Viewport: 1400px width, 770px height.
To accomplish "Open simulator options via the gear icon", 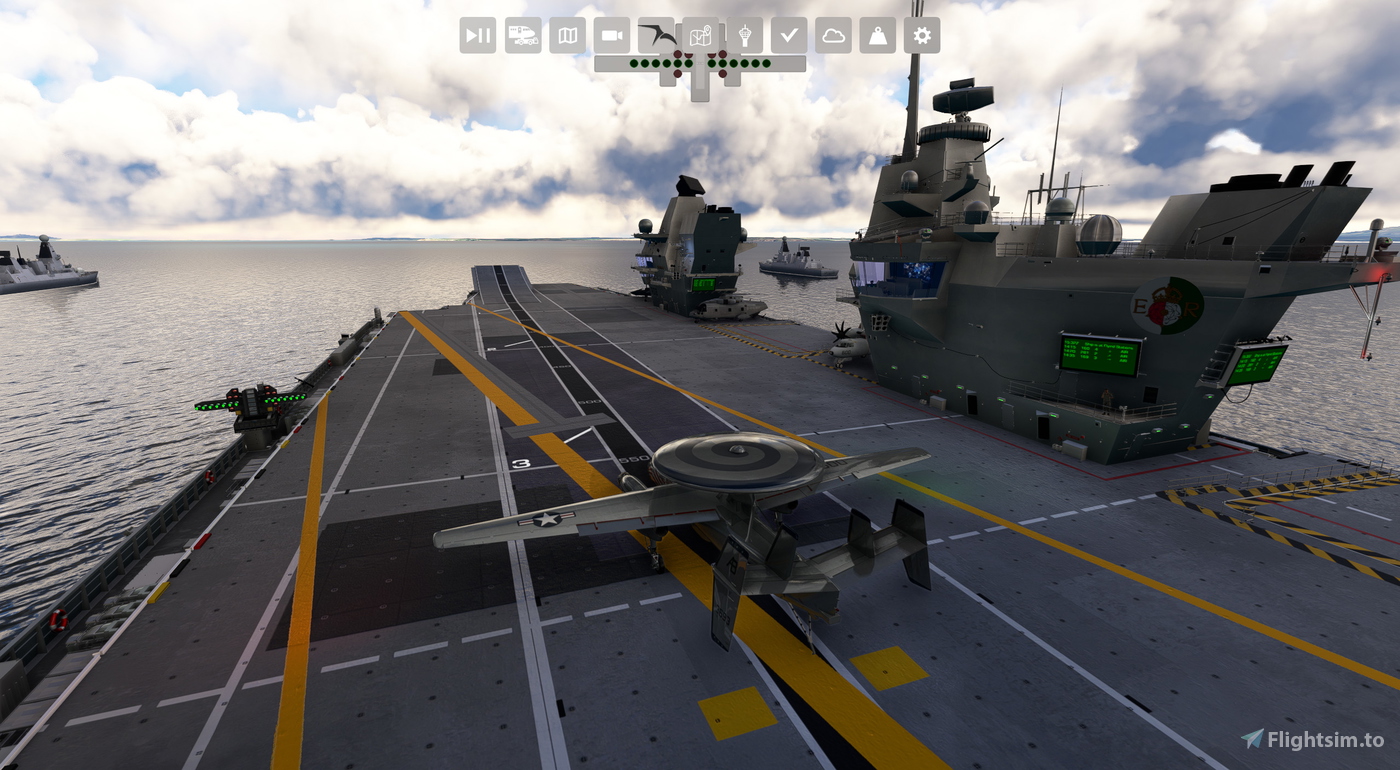I will (x=921, y=35).
